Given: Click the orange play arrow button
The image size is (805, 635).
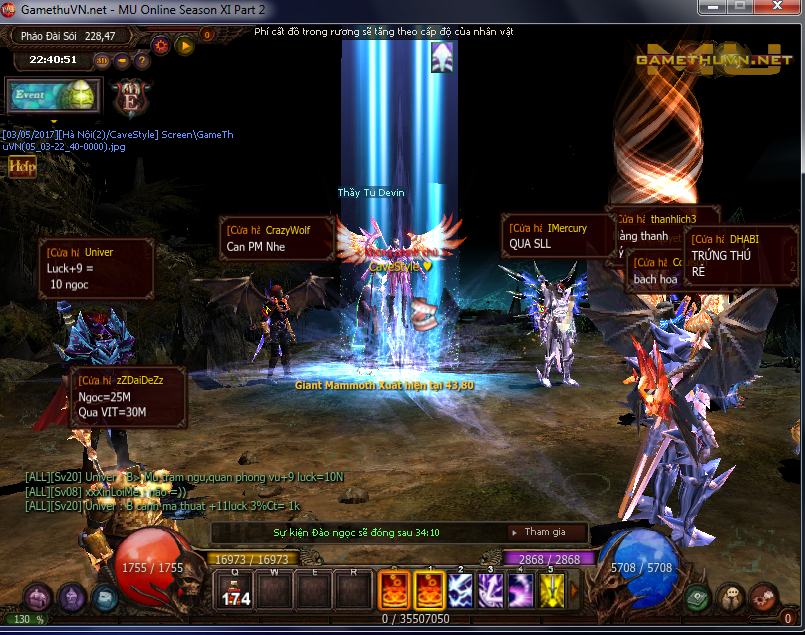Looking at the screenshot, I should pos(184,44).
